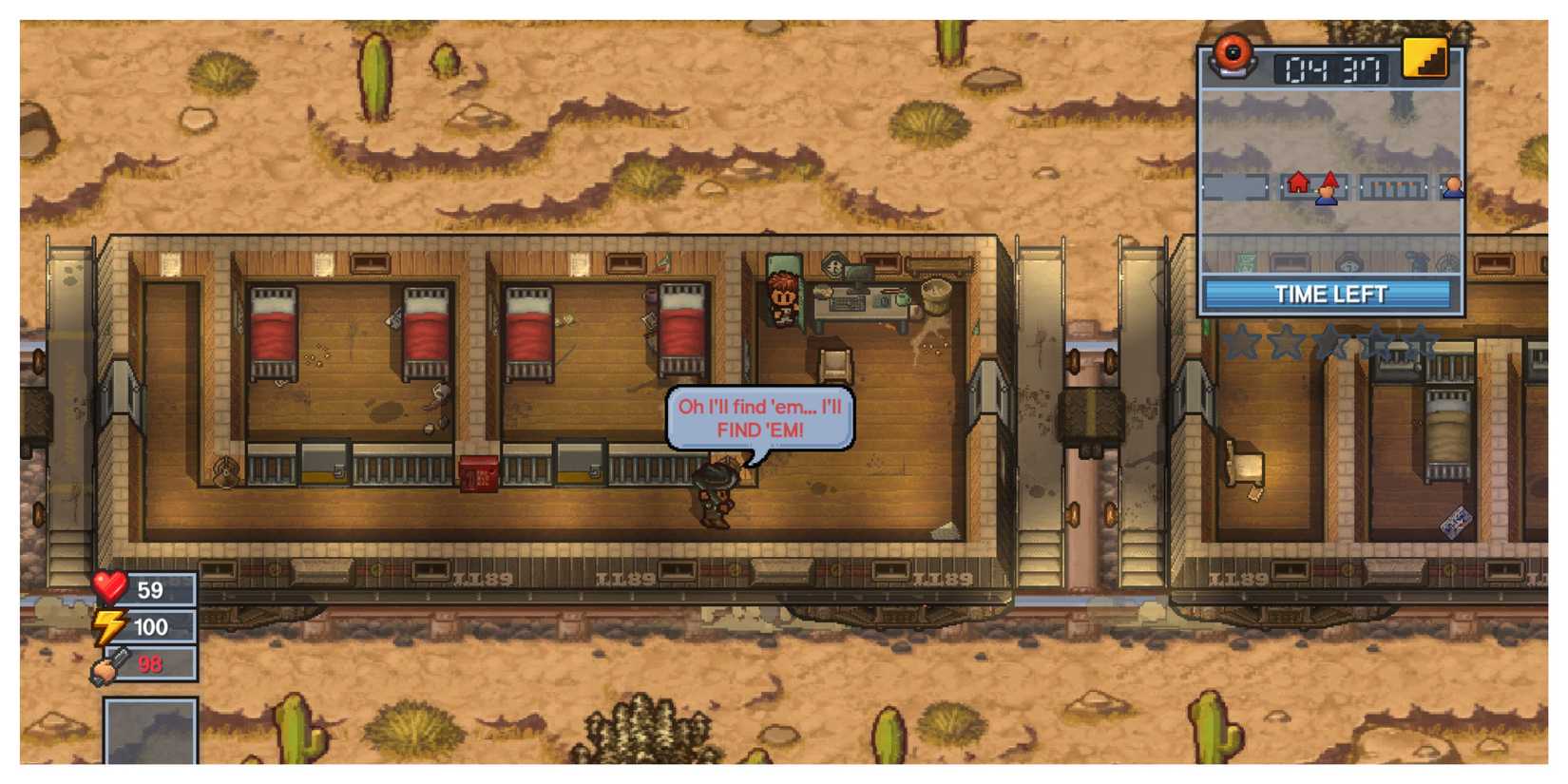Click the 04:37 countdown timer display

click(1328, 68)
